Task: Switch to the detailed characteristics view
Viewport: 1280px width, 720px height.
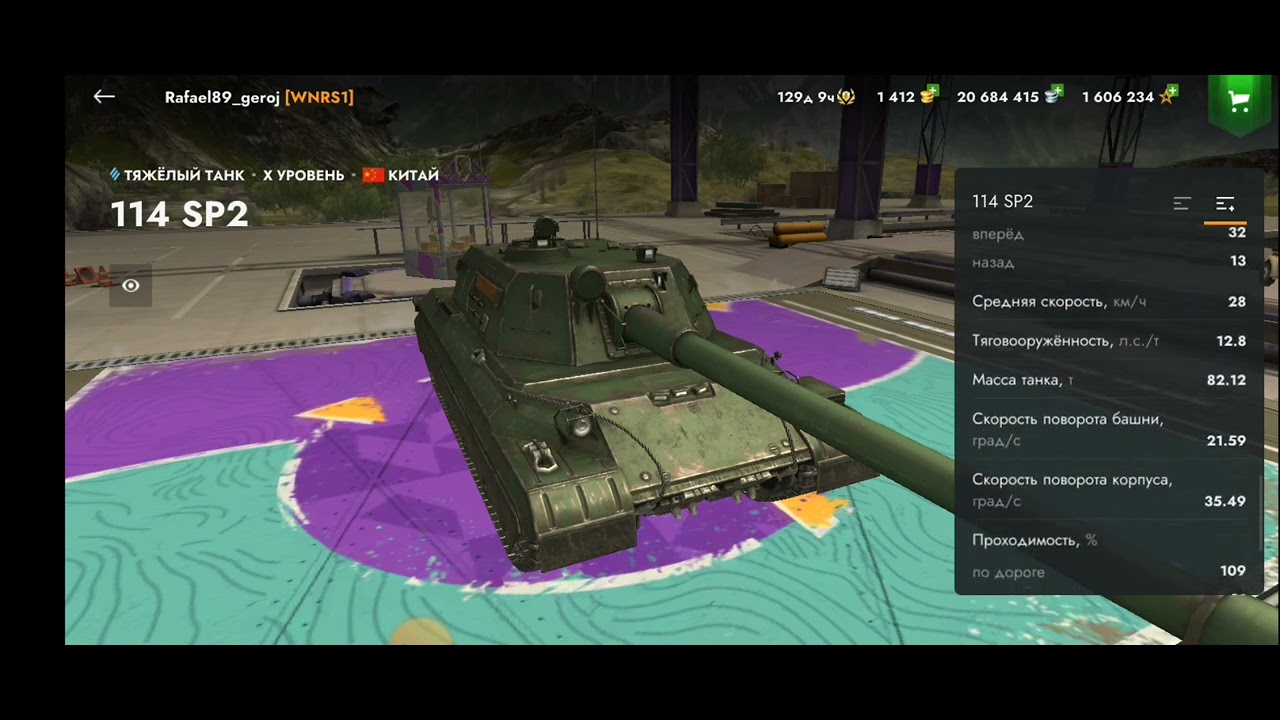Action: (x=1225, y=203)
